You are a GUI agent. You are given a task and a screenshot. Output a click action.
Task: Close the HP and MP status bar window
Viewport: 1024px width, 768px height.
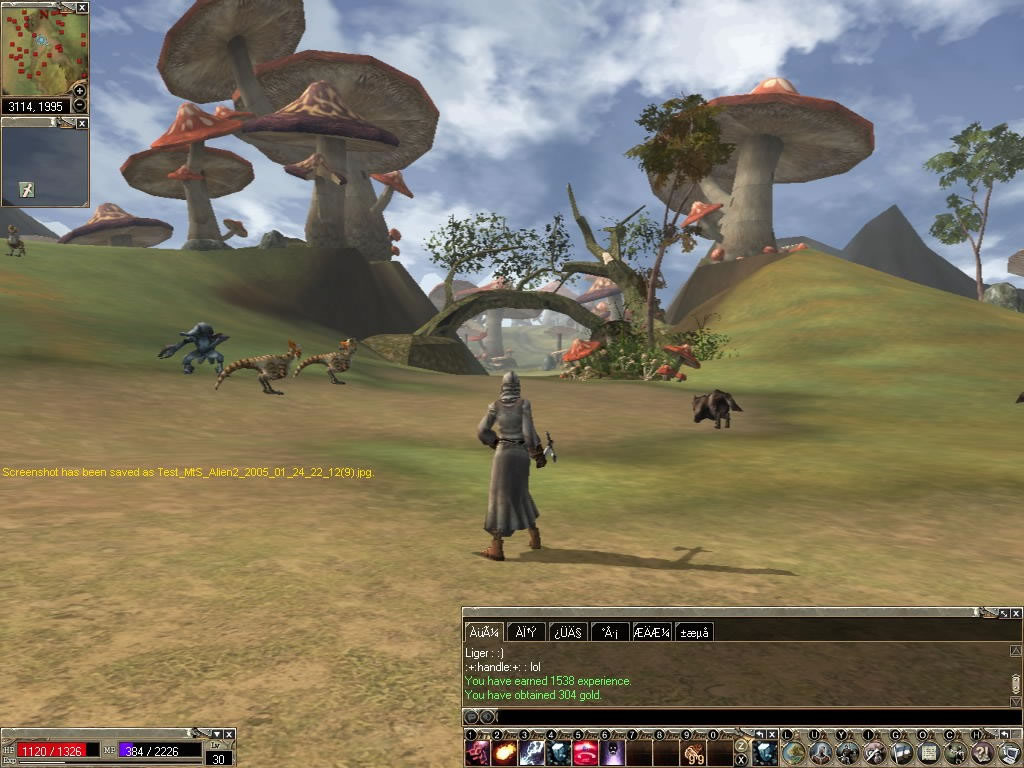click(x=229, y=734)
